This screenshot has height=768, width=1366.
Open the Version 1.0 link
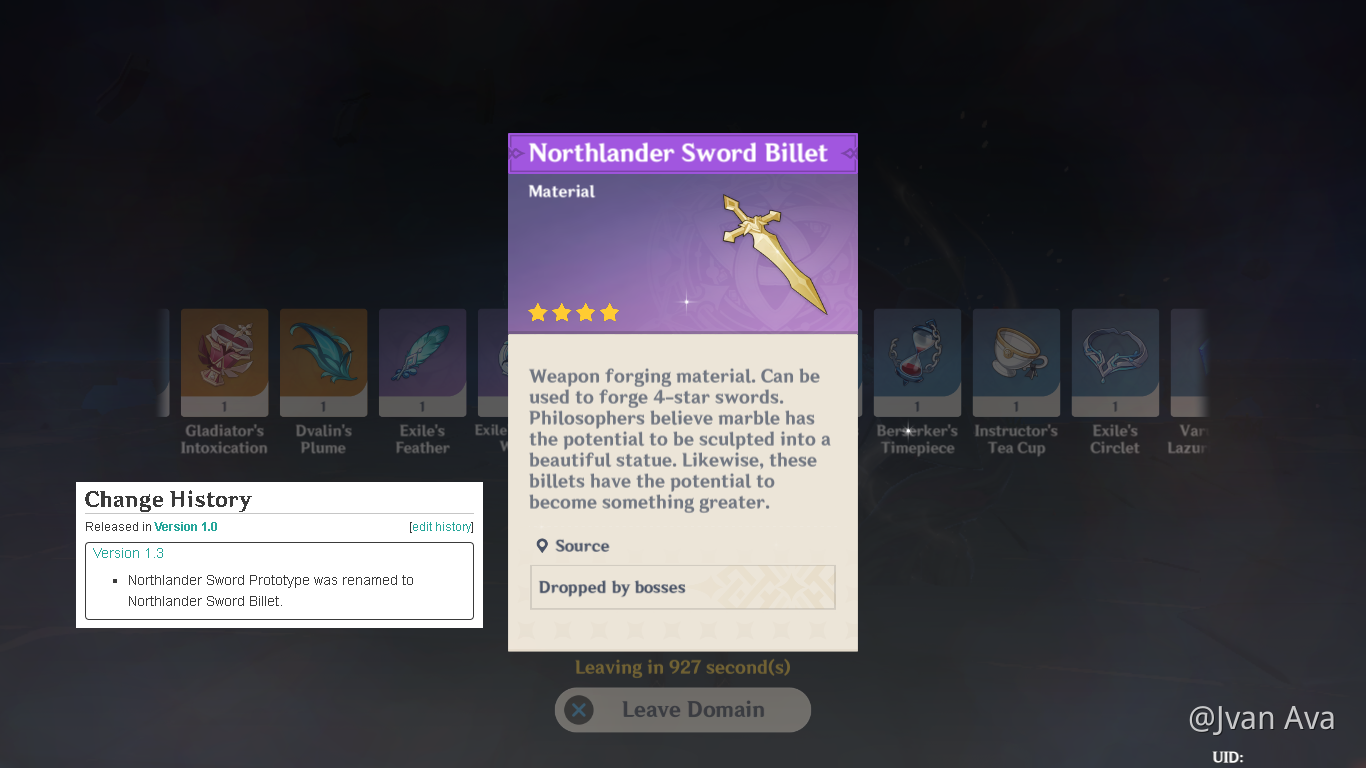click(x=185, y=526)
